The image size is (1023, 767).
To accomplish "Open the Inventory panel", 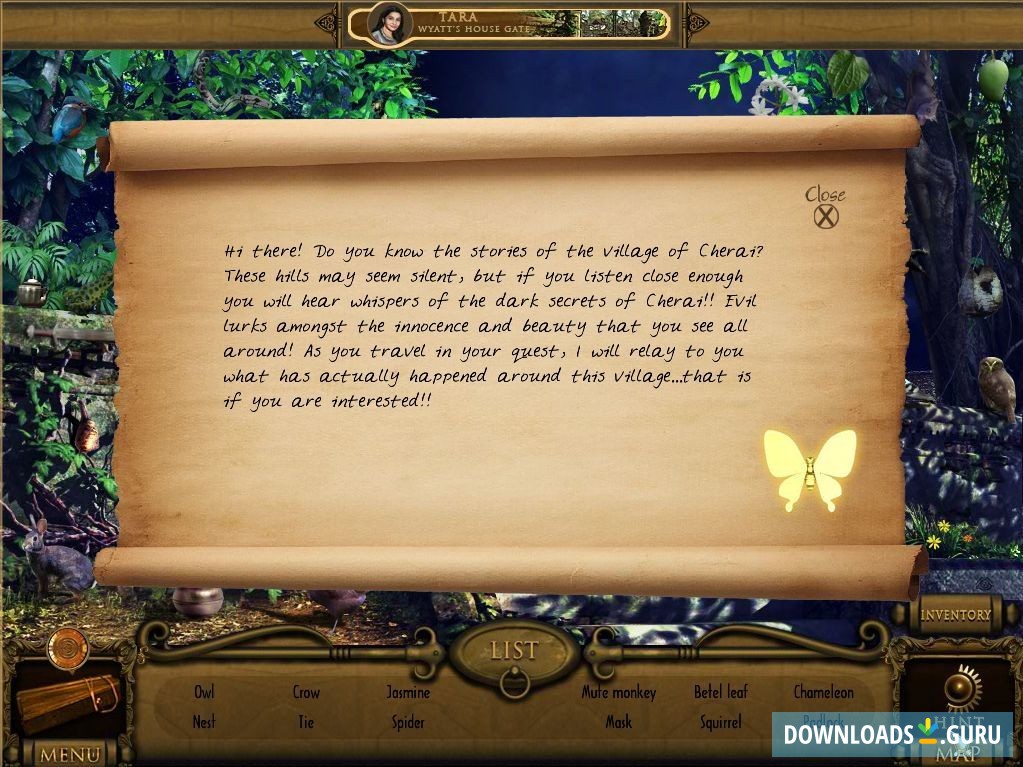I will (x=955, y=614).
